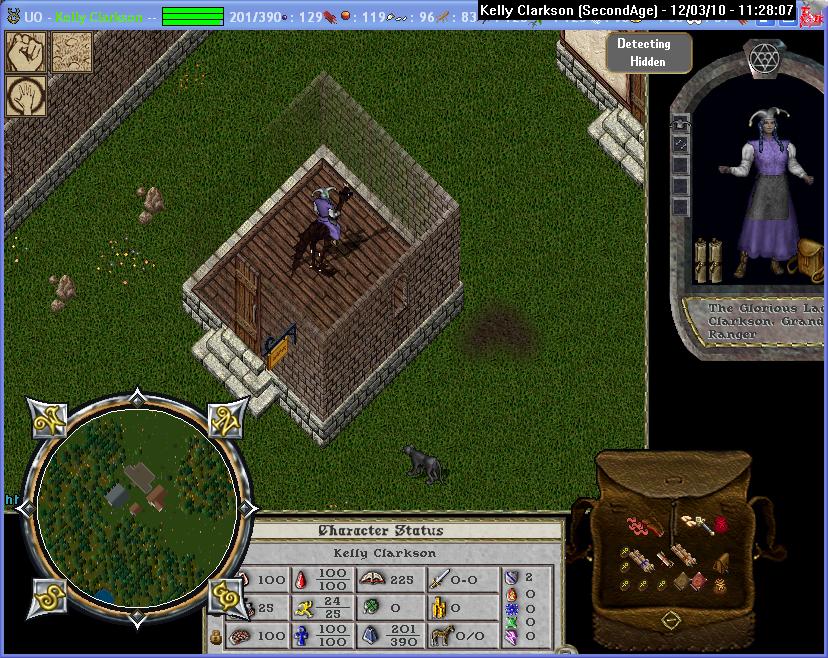Click the Character Status title bar
The height and width of the screenshot is (658, 828).
(379, 530)
